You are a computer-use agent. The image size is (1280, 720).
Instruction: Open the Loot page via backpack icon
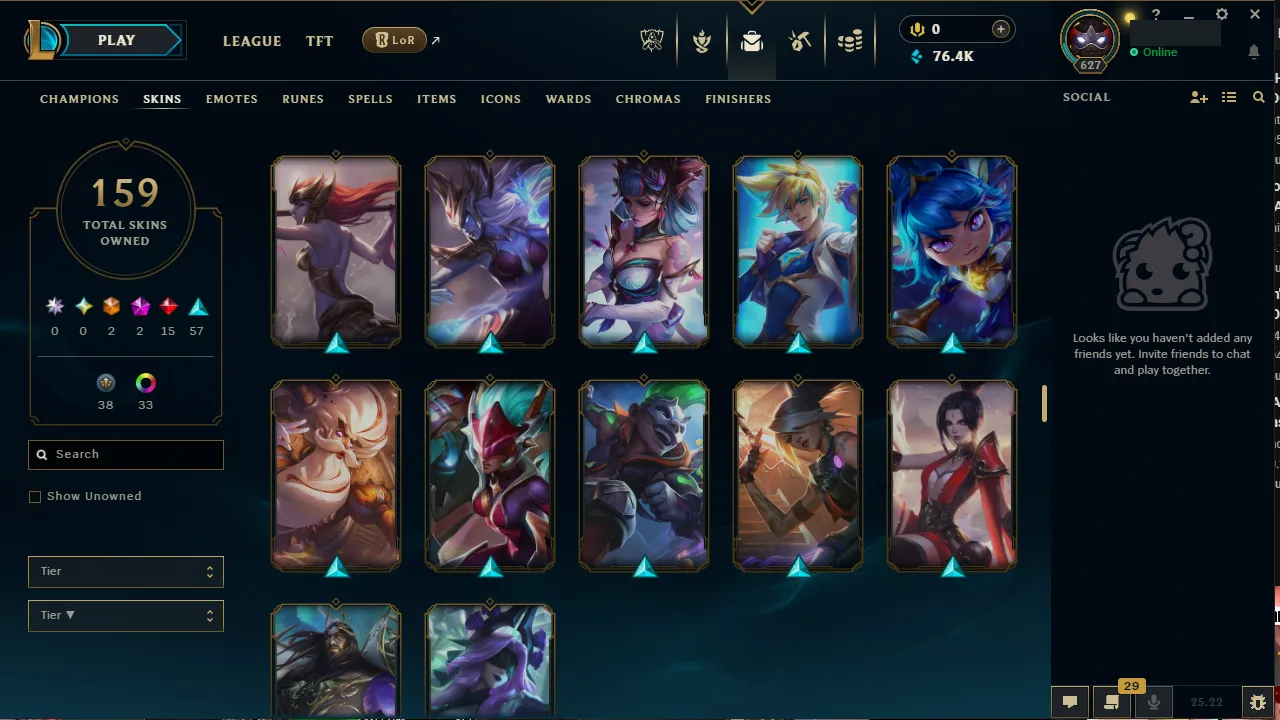coord(752,41)
